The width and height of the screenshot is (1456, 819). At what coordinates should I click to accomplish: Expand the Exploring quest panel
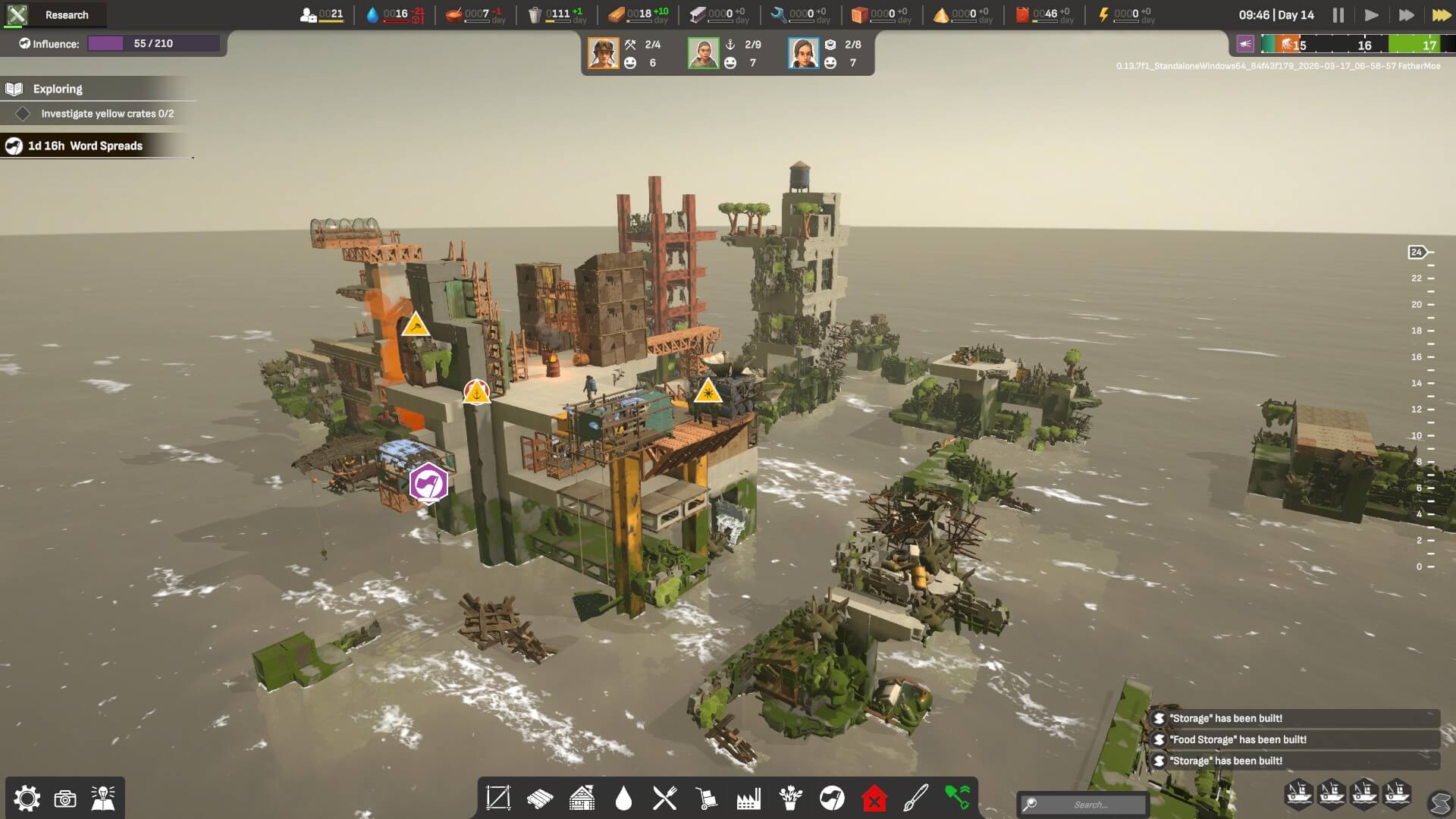(x=57, y=88)
